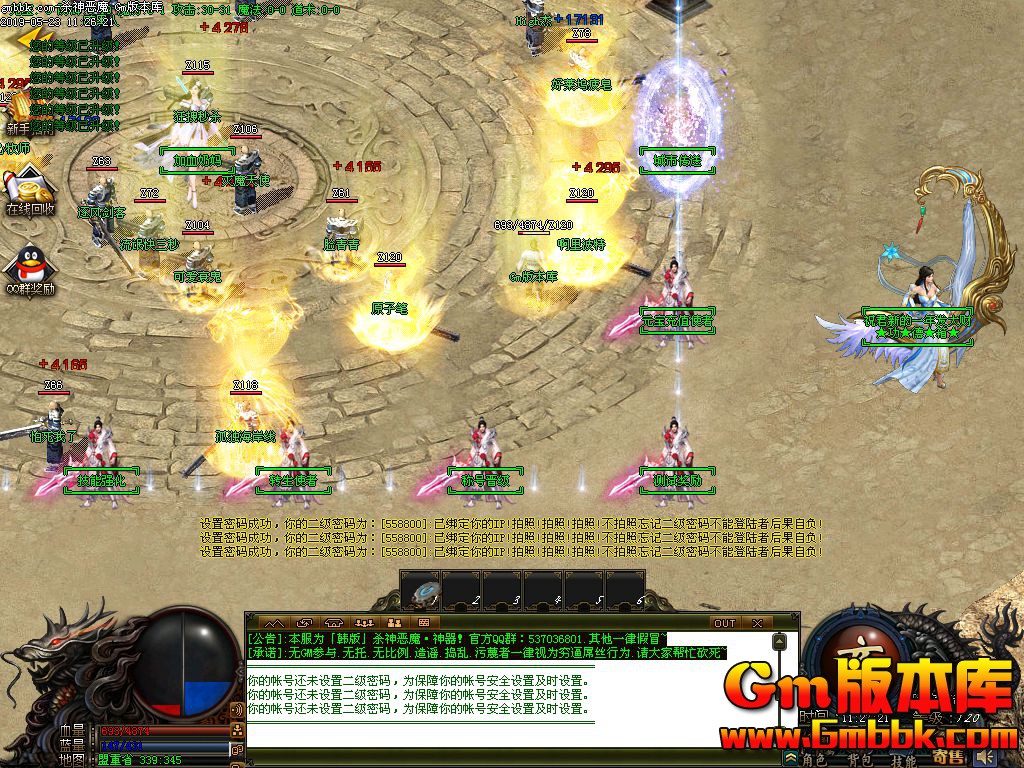This screenshot has width=1024, height=768.
Task: Close the chat panel with the X button
Action: [756, 623]
